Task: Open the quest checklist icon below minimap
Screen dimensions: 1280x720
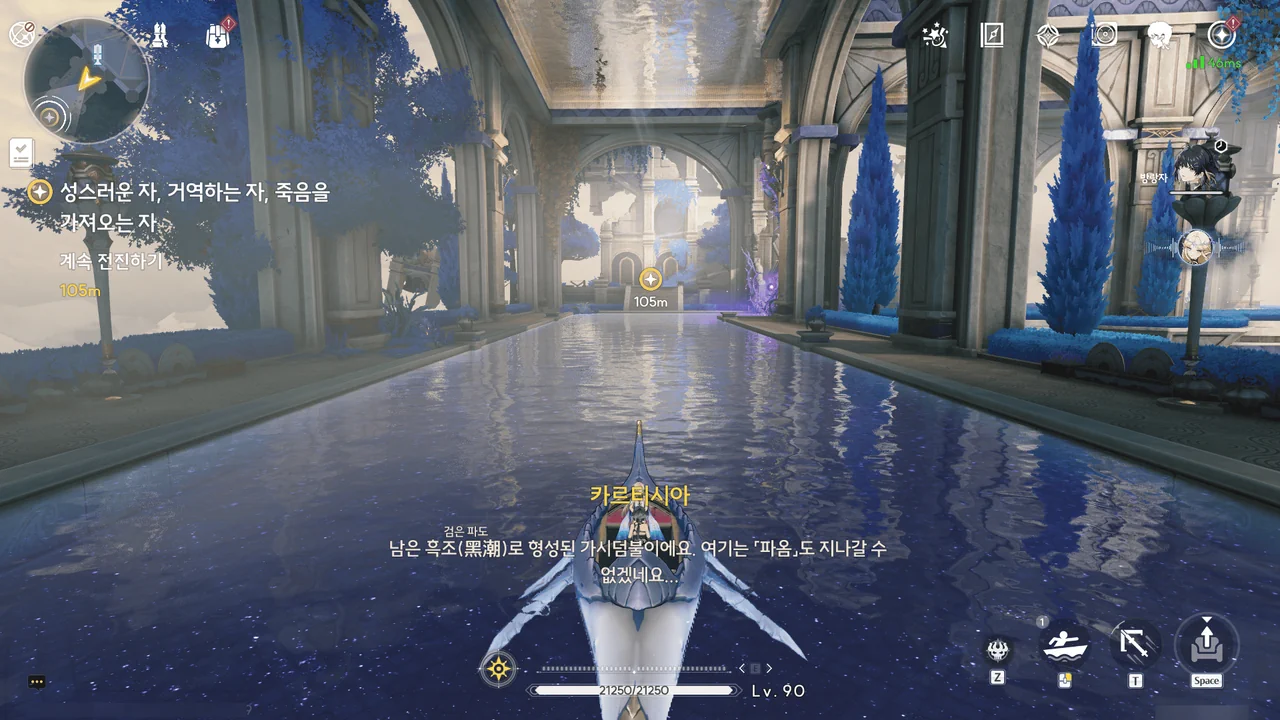Action: click(21, 153)
